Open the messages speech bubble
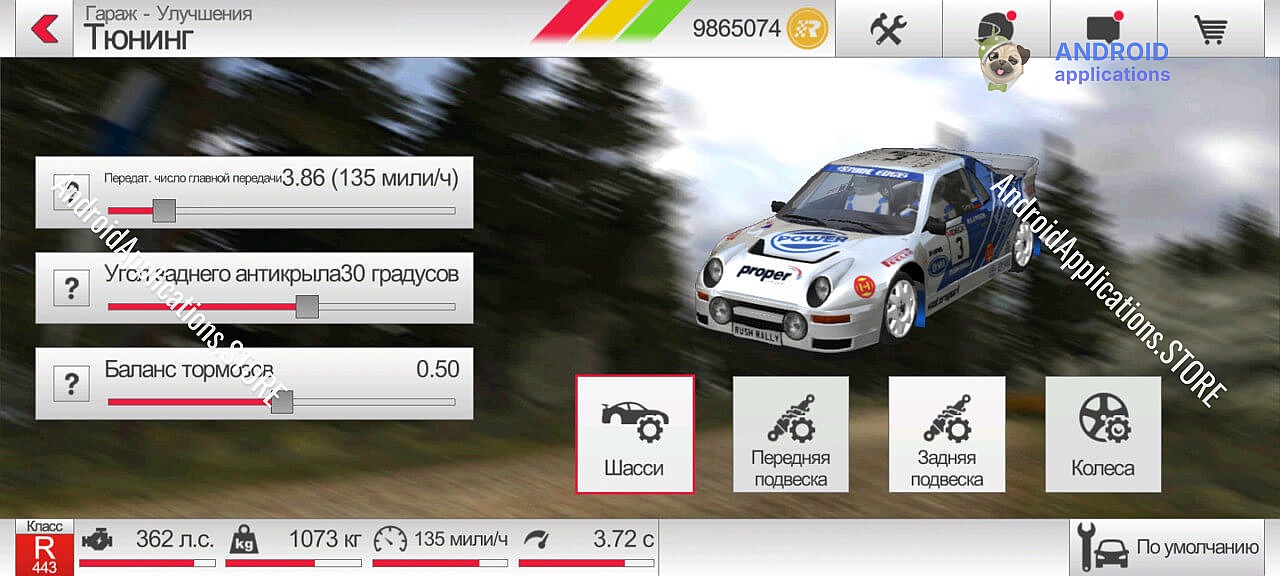Viewport: 1280px width, 576px height. [x=1103, y=28]
